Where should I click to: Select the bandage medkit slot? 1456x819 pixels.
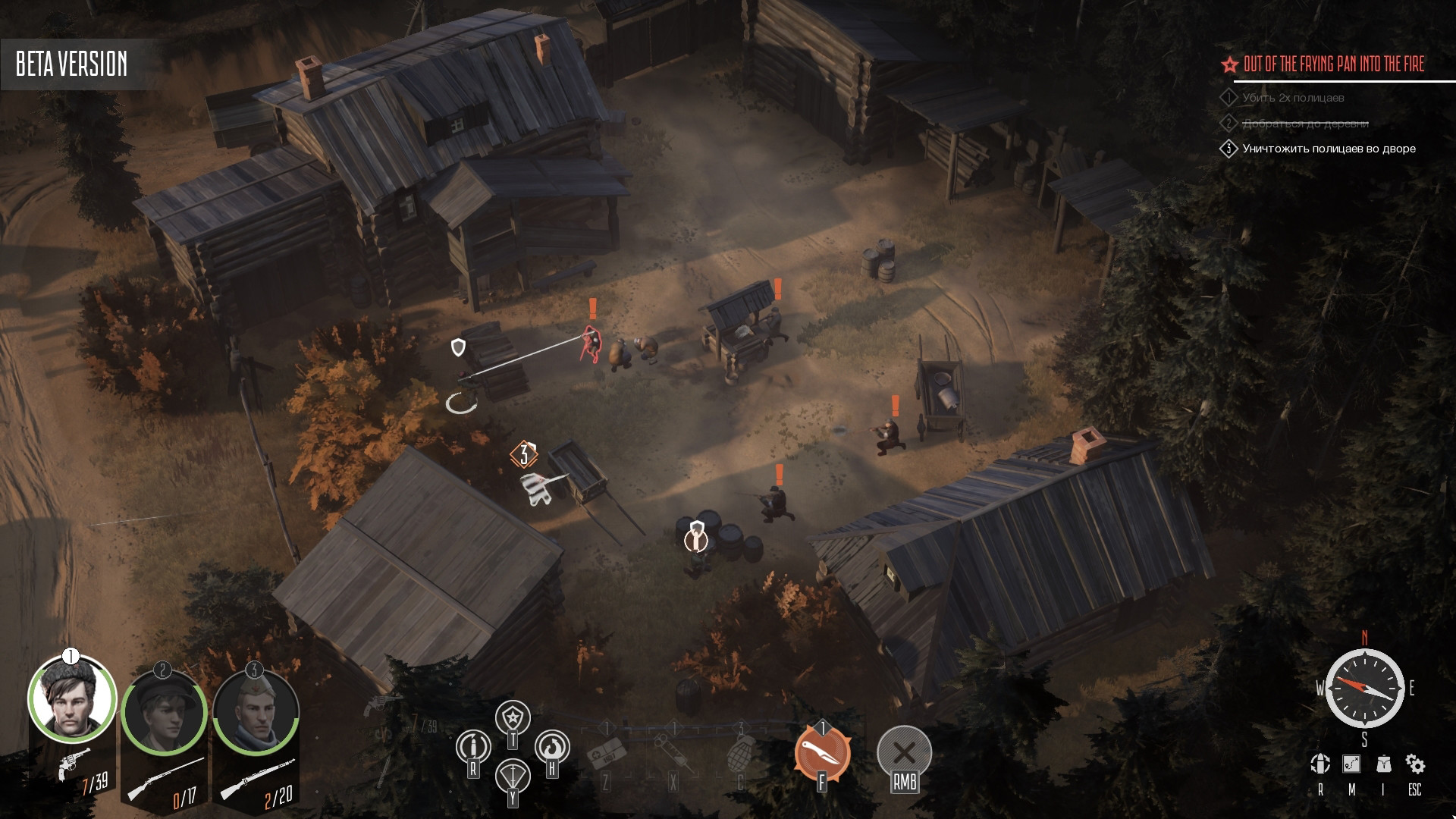(x=605, y=755)
